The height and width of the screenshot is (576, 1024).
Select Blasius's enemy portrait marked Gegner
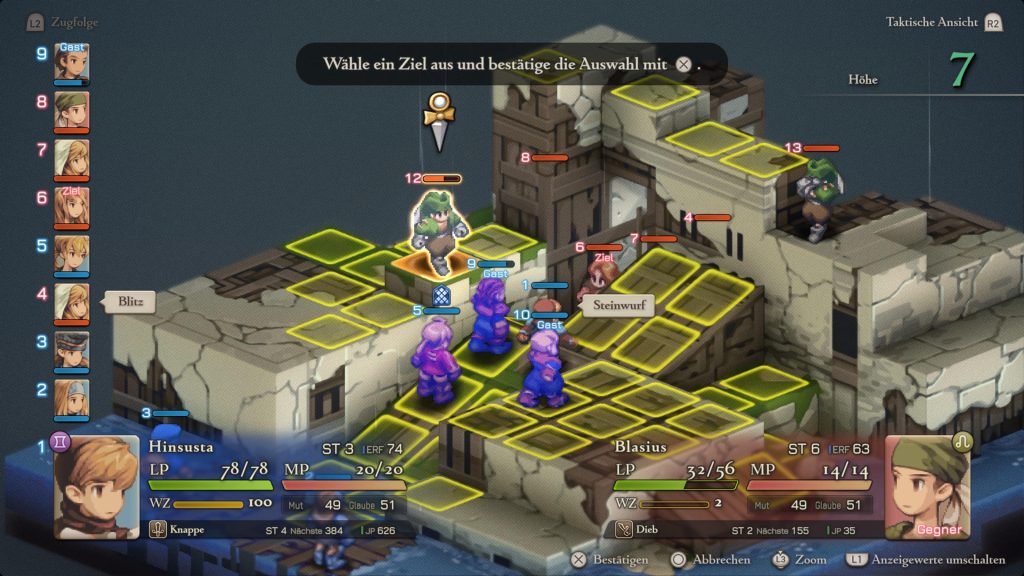pyautogui.click(x=927, y=487)
